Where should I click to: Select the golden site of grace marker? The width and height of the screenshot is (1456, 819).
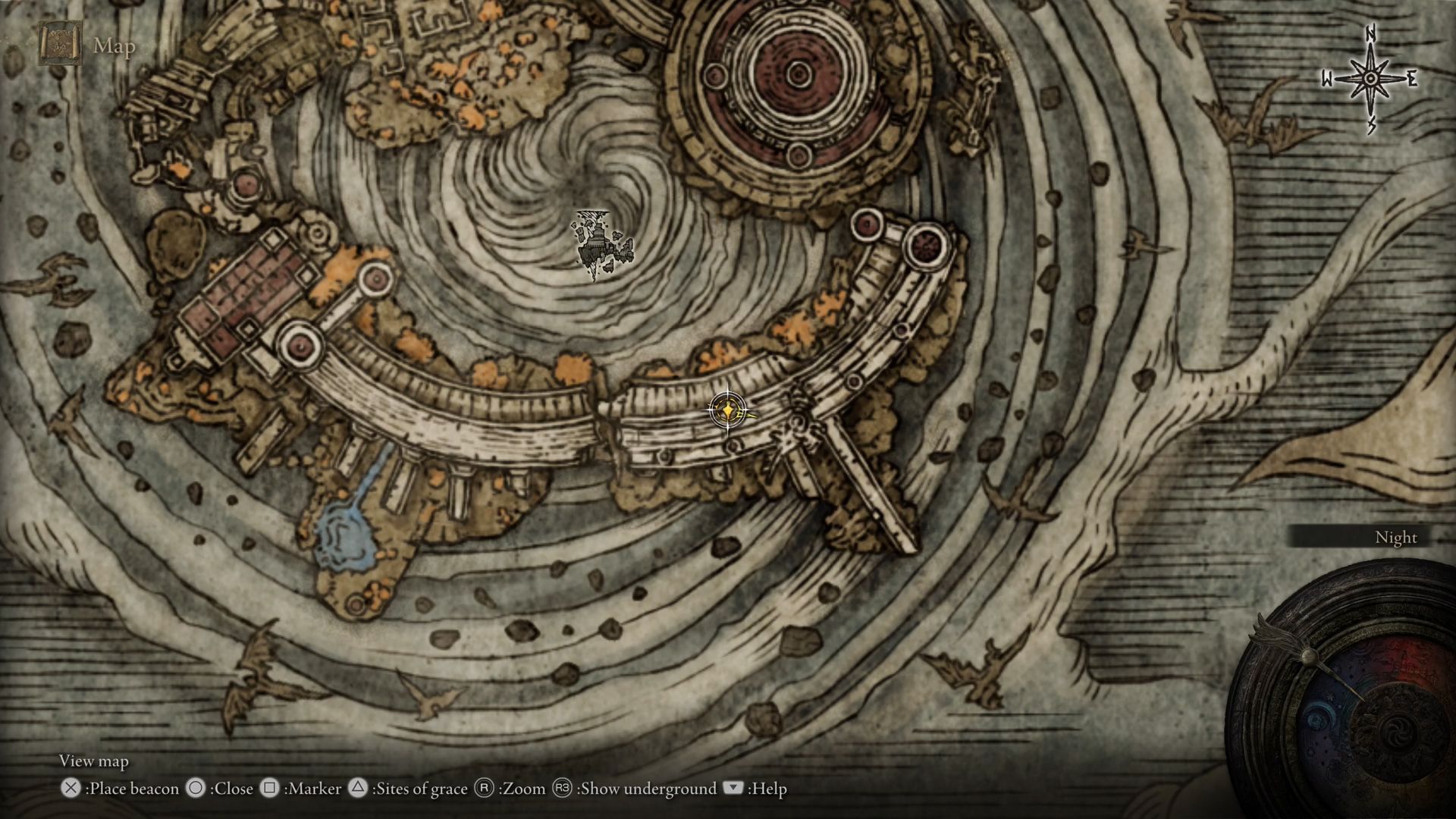tap(727, 411)
